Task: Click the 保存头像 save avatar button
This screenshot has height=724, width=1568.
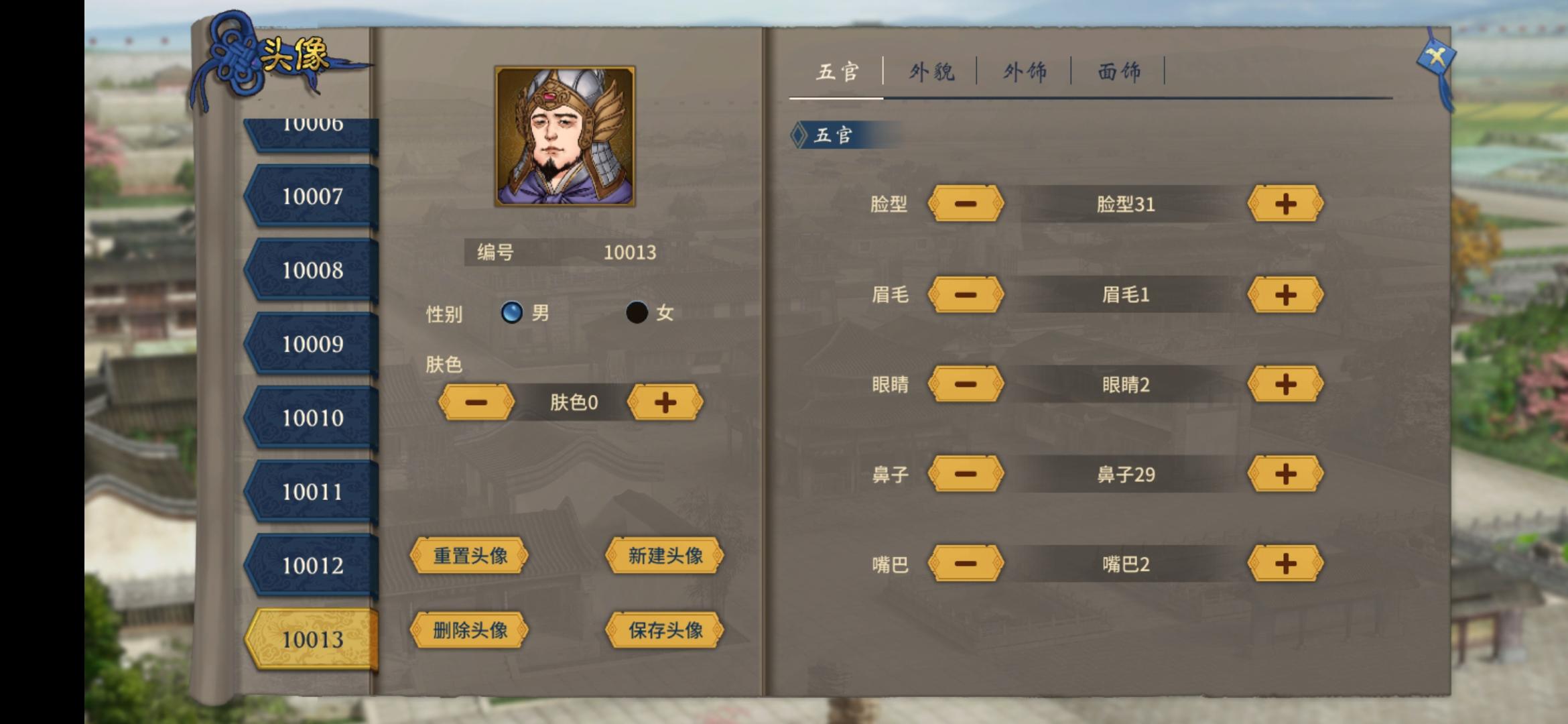Action: pos(663,630)
